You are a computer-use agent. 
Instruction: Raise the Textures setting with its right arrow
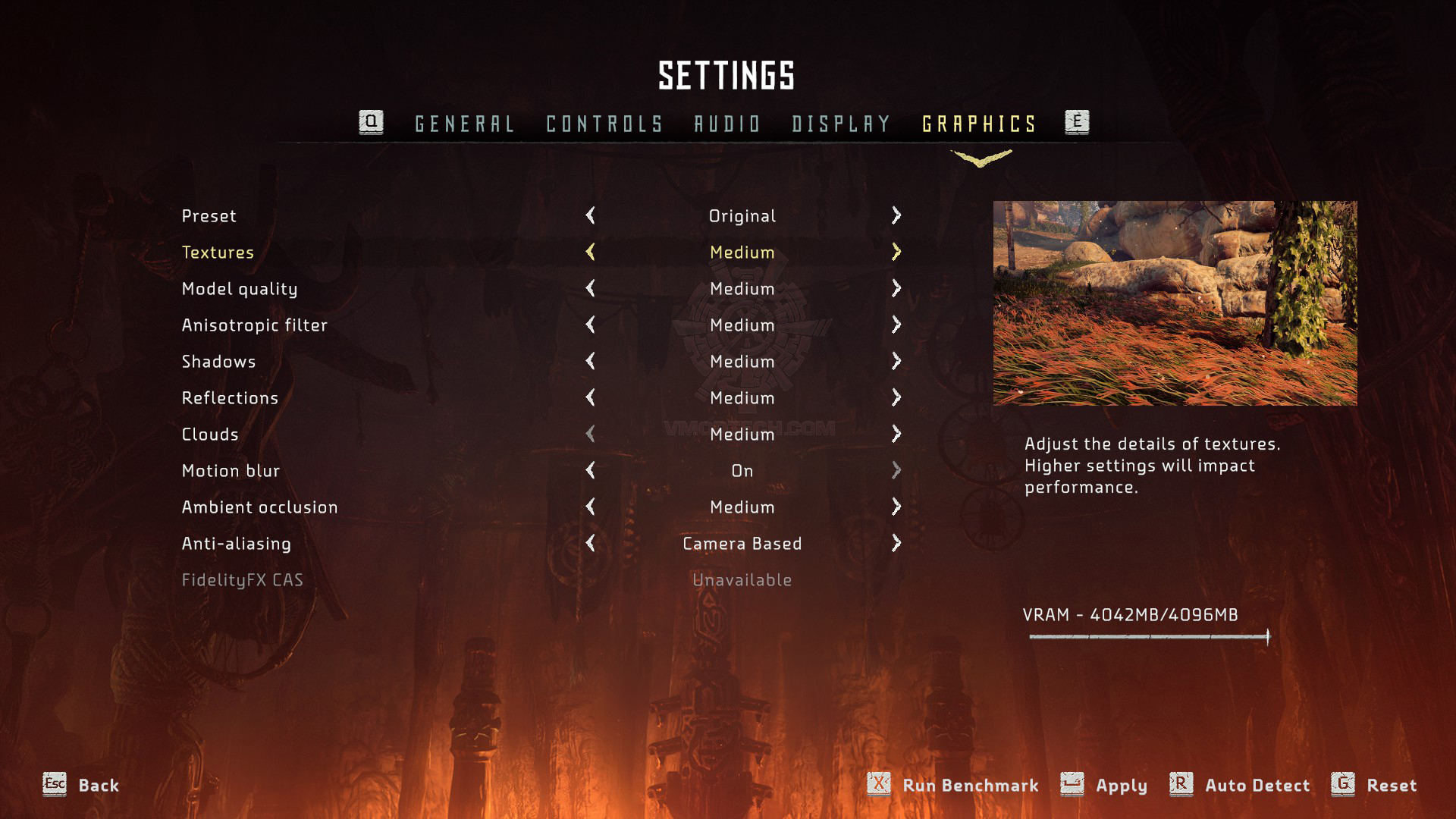[x=896, y=252]
